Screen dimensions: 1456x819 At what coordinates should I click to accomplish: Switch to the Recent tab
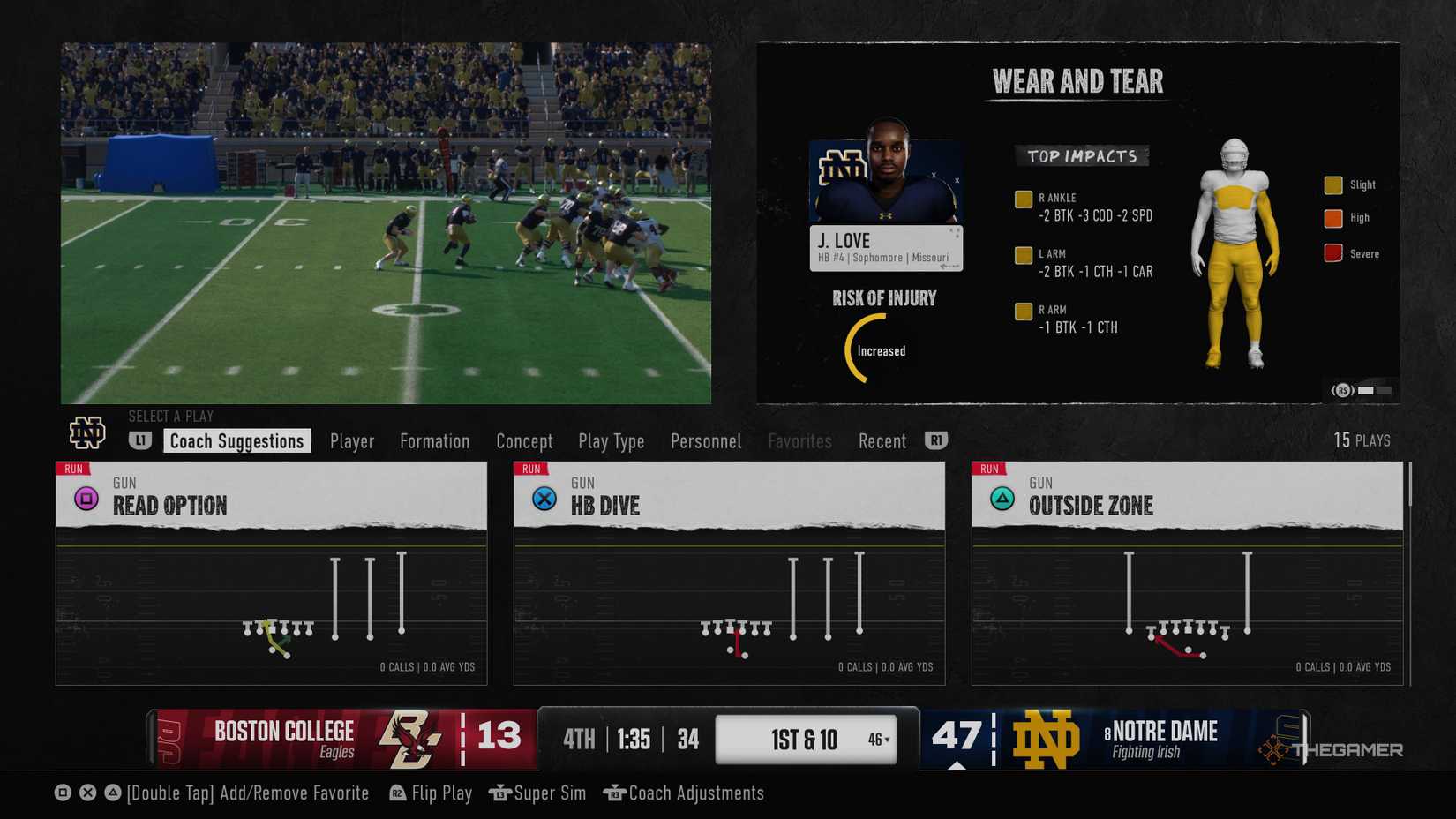coord(882,440)
